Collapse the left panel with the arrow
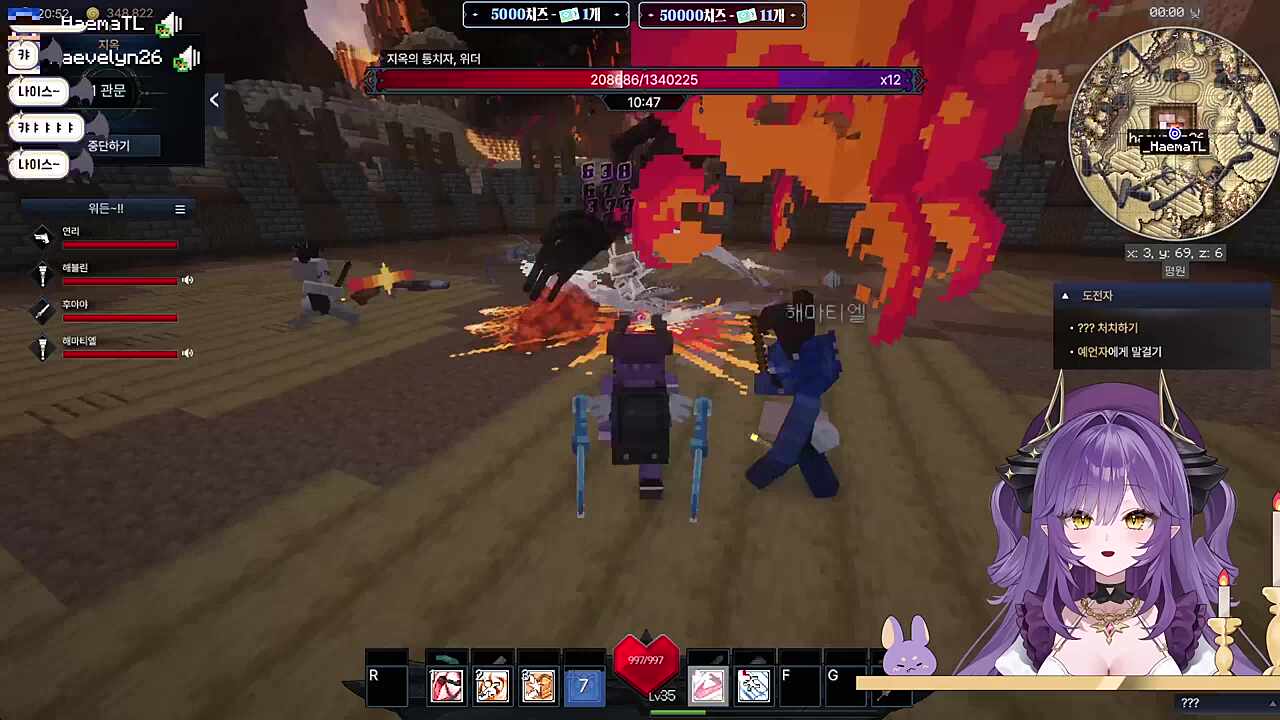Screen dimensions: 1280x720 (214, 99)
